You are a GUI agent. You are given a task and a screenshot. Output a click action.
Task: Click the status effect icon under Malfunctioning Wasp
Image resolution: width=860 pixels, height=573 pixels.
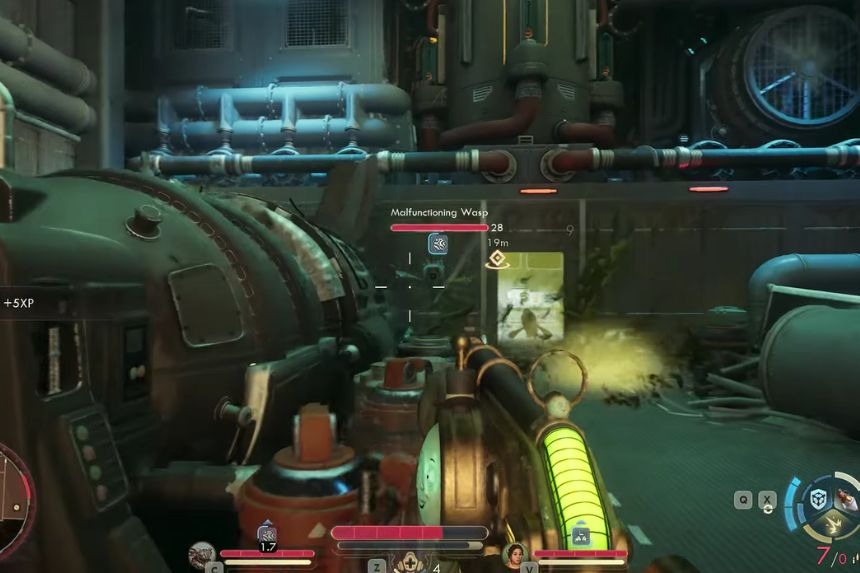pyautogui.click(x=438, y=244)
